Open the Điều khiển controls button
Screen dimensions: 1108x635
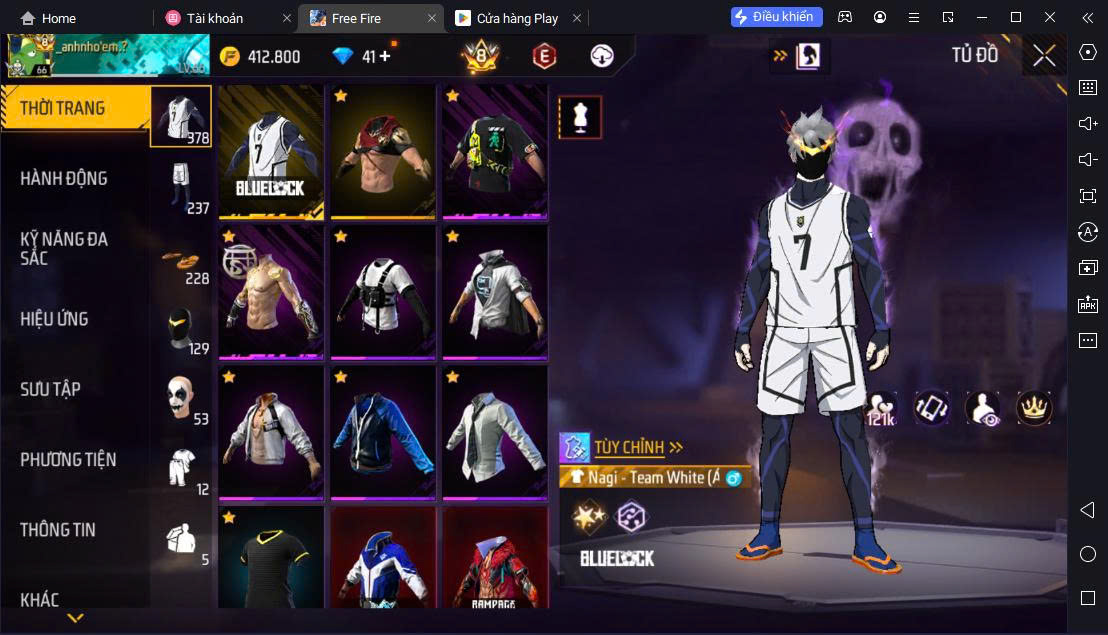(777, 17)
